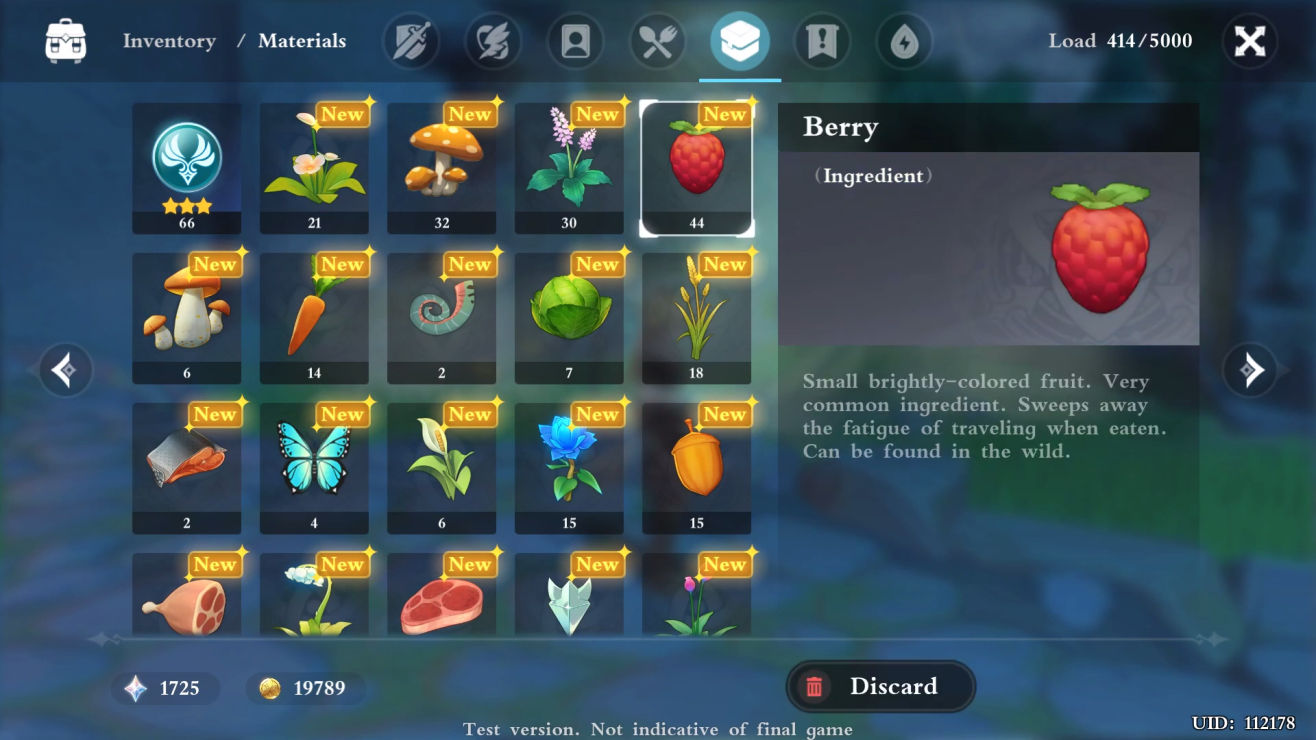Go to the next inventory page arrow
Viewport: 1316px width, 740px height.
coord(1249,370)
